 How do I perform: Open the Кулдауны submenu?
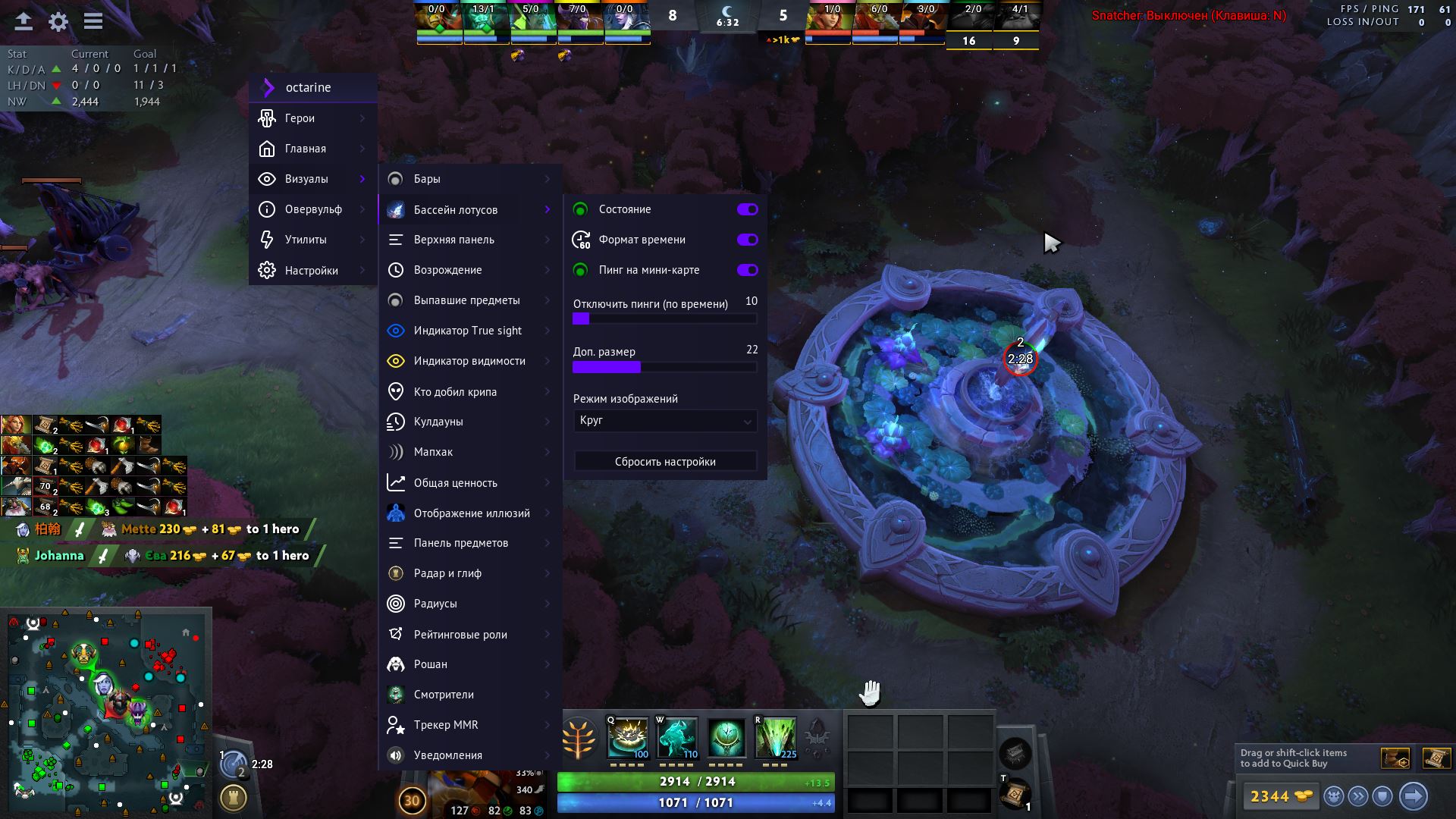[x=470, y=422]
